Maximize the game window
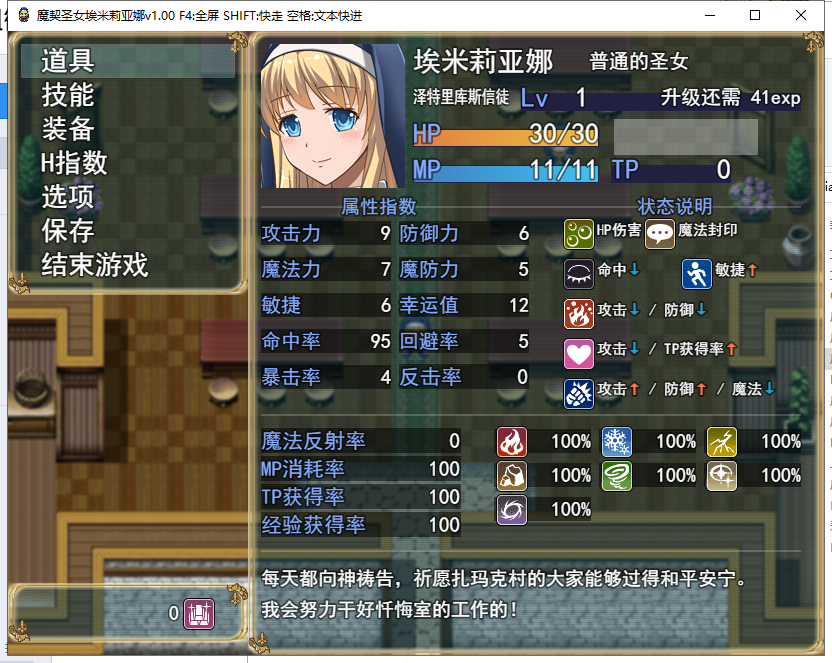Screen dimensions: 832x663 click(755, 15)
